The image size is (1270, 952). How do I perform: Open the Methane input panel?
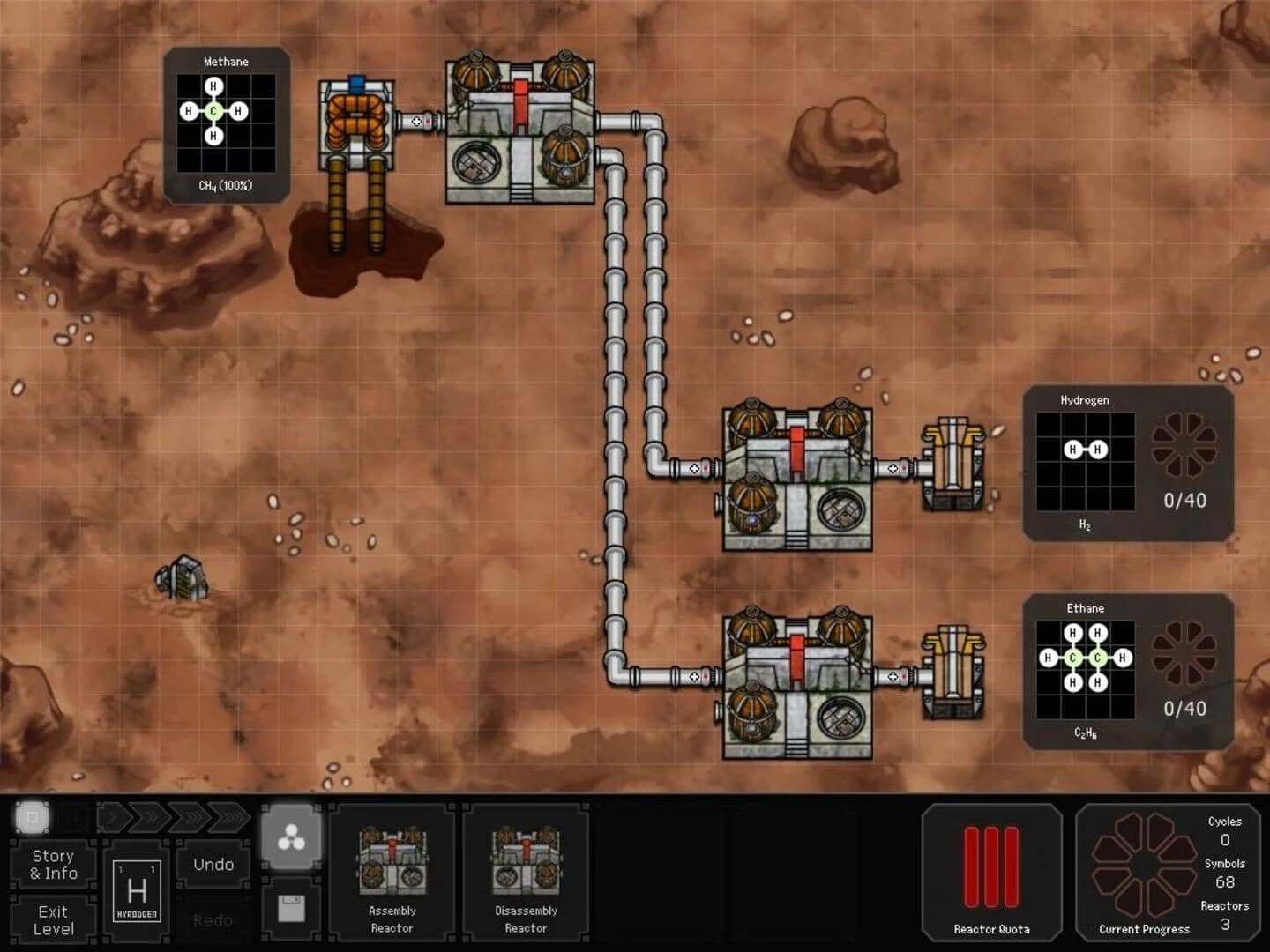[x=225, y=123]
